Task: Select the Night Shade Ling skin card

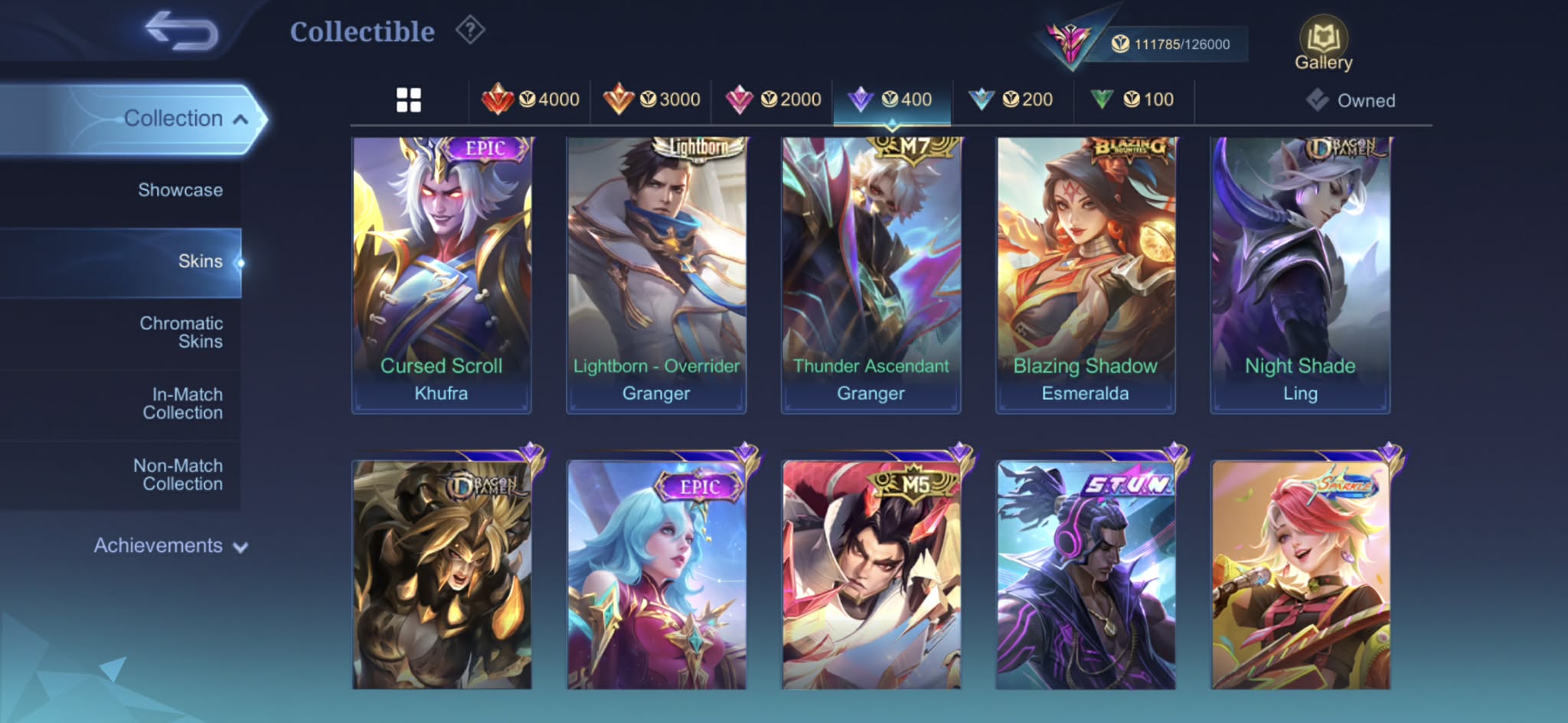Action: (1299, 276)
